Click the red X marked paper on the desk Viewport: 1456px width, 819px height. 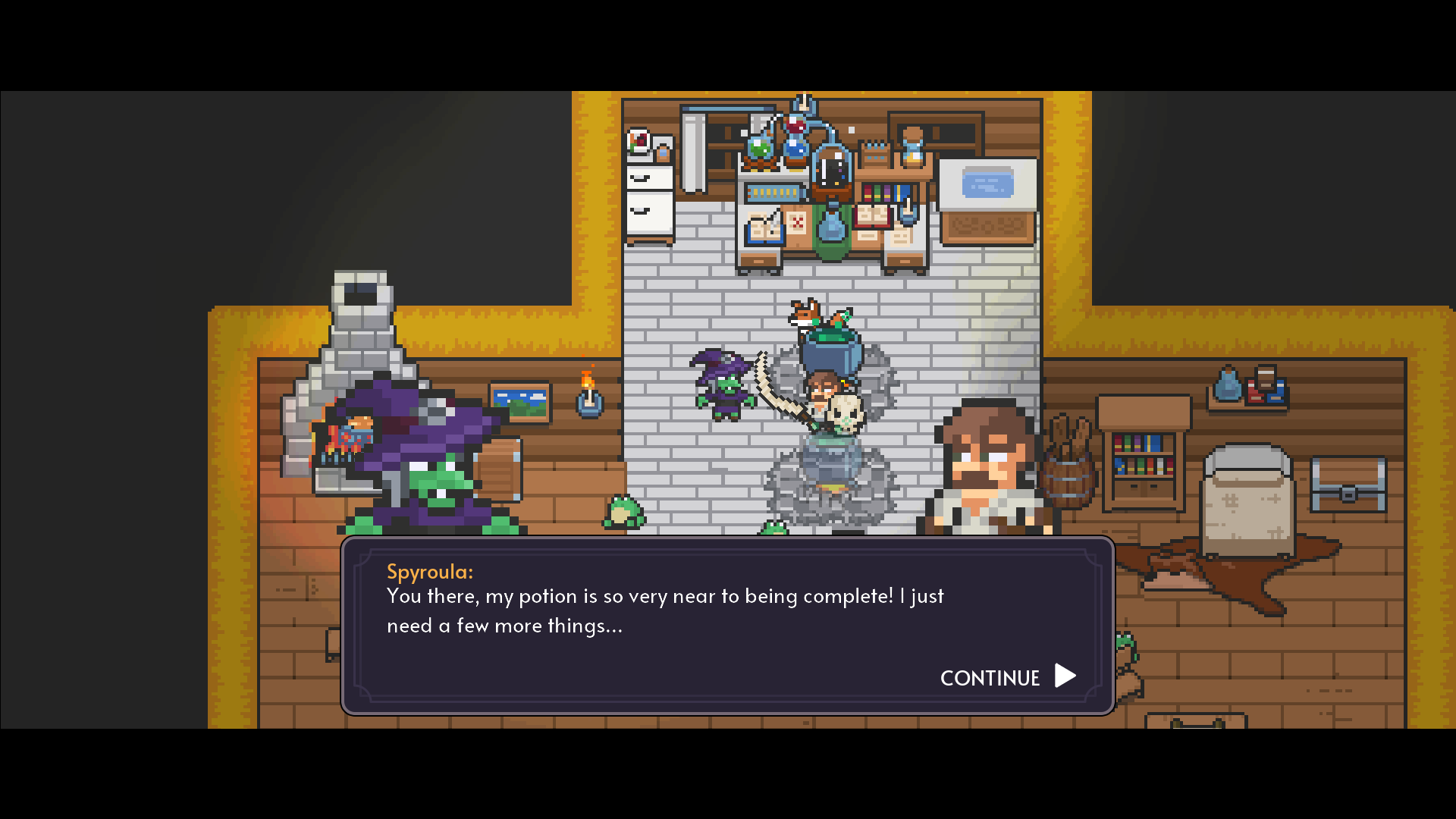pyautogui.click(x=798, y=224)
